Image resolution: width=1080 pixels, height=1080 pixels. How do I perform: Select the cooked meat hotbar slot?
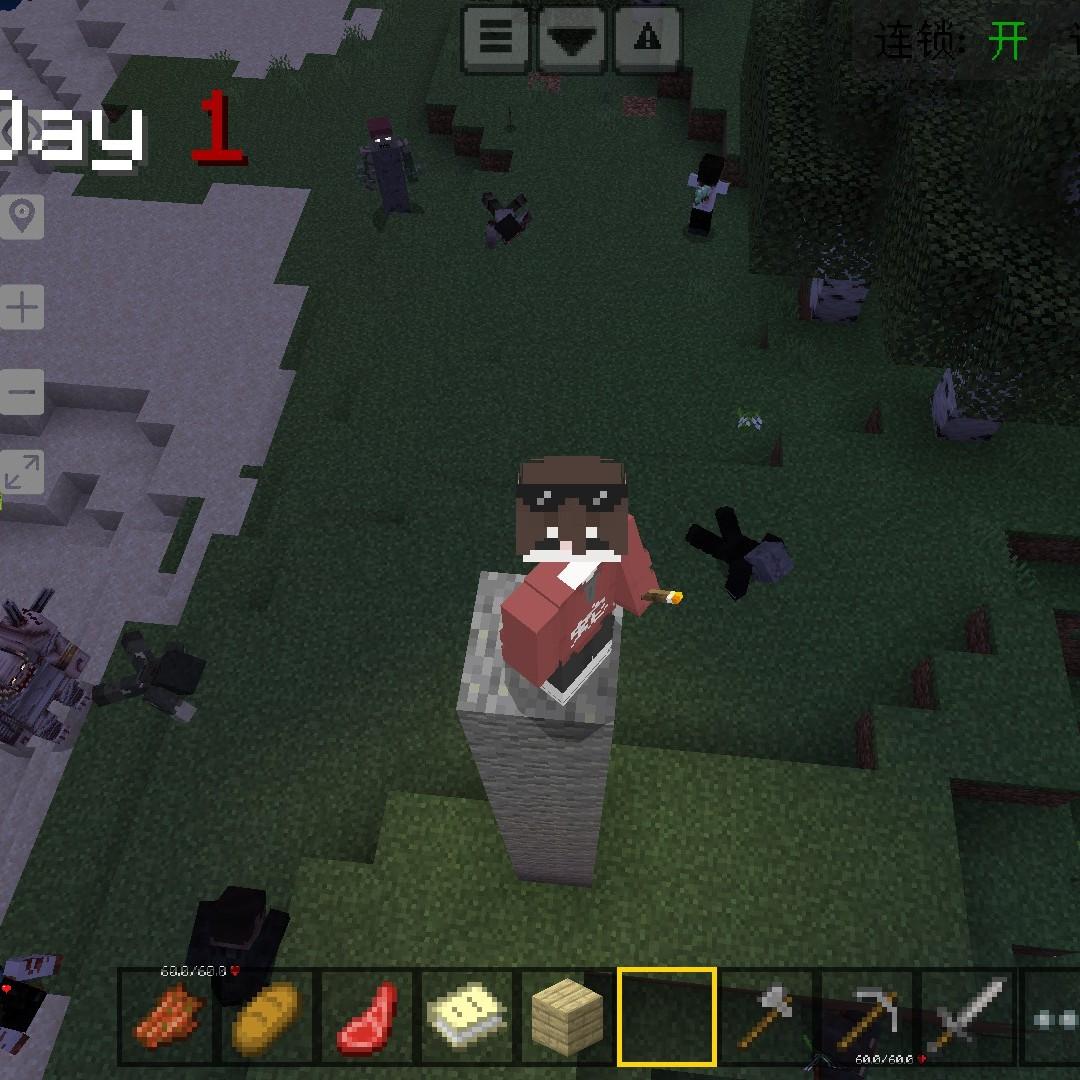(167, 1016)
